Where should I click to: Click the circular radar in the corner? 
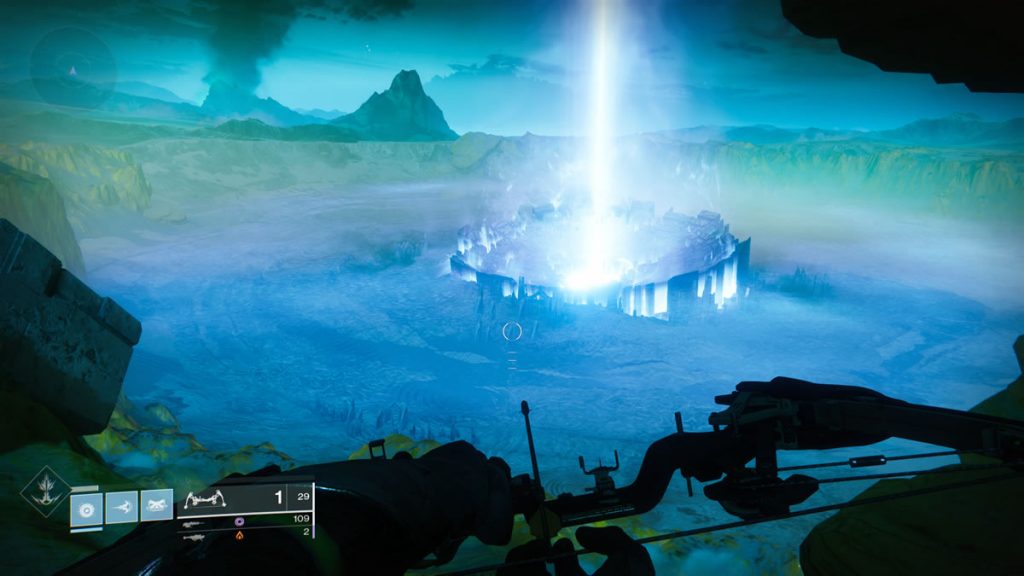click(72, 68)
